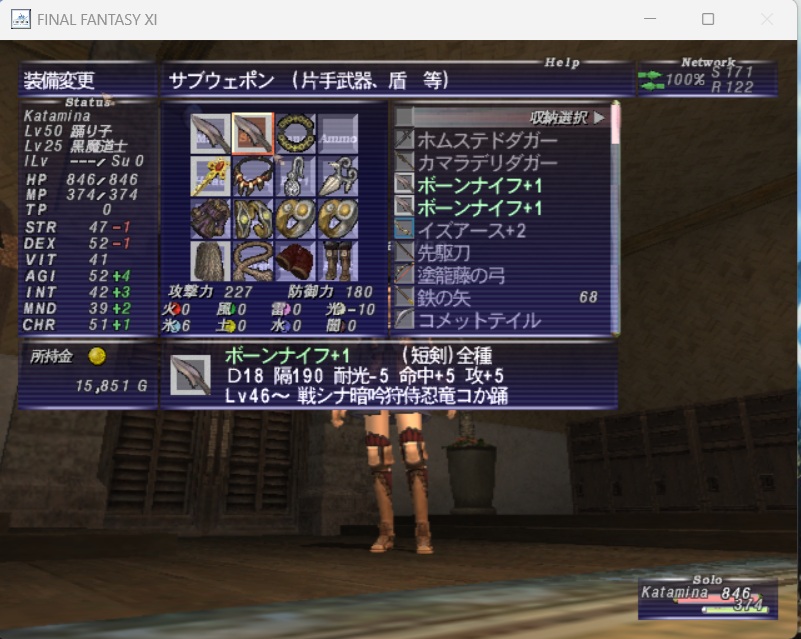
Task: Select the highlighted sub-weapon knife slot
Action: point(253,134)
